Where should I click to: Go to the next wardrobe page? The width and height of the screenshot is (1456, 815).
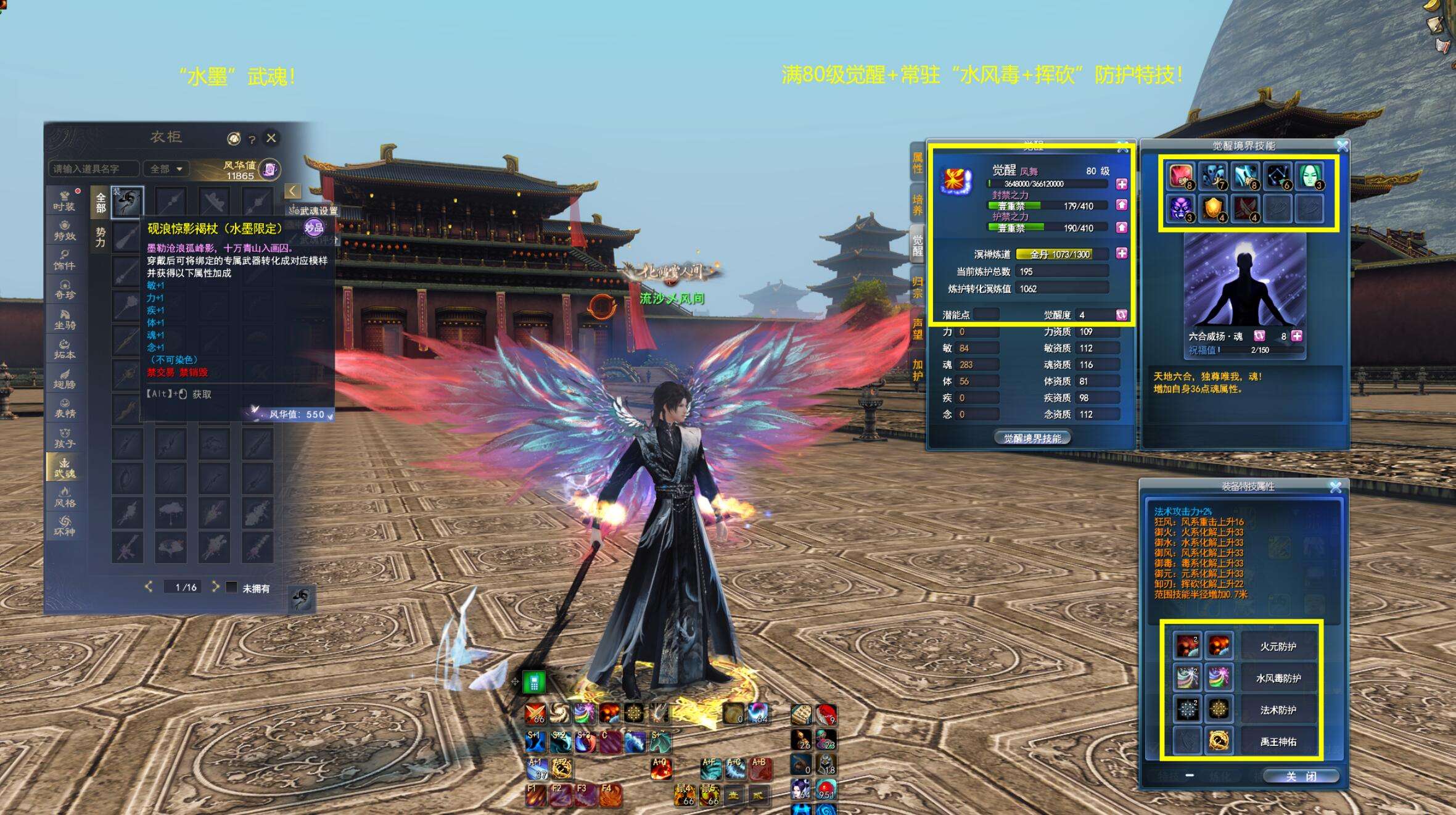[215, 586]
